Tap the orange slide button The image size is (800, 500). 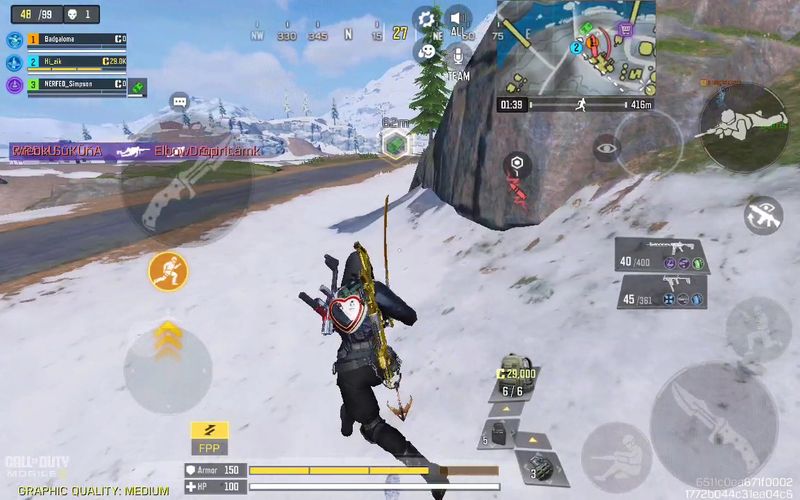click(x=168, y=270)
